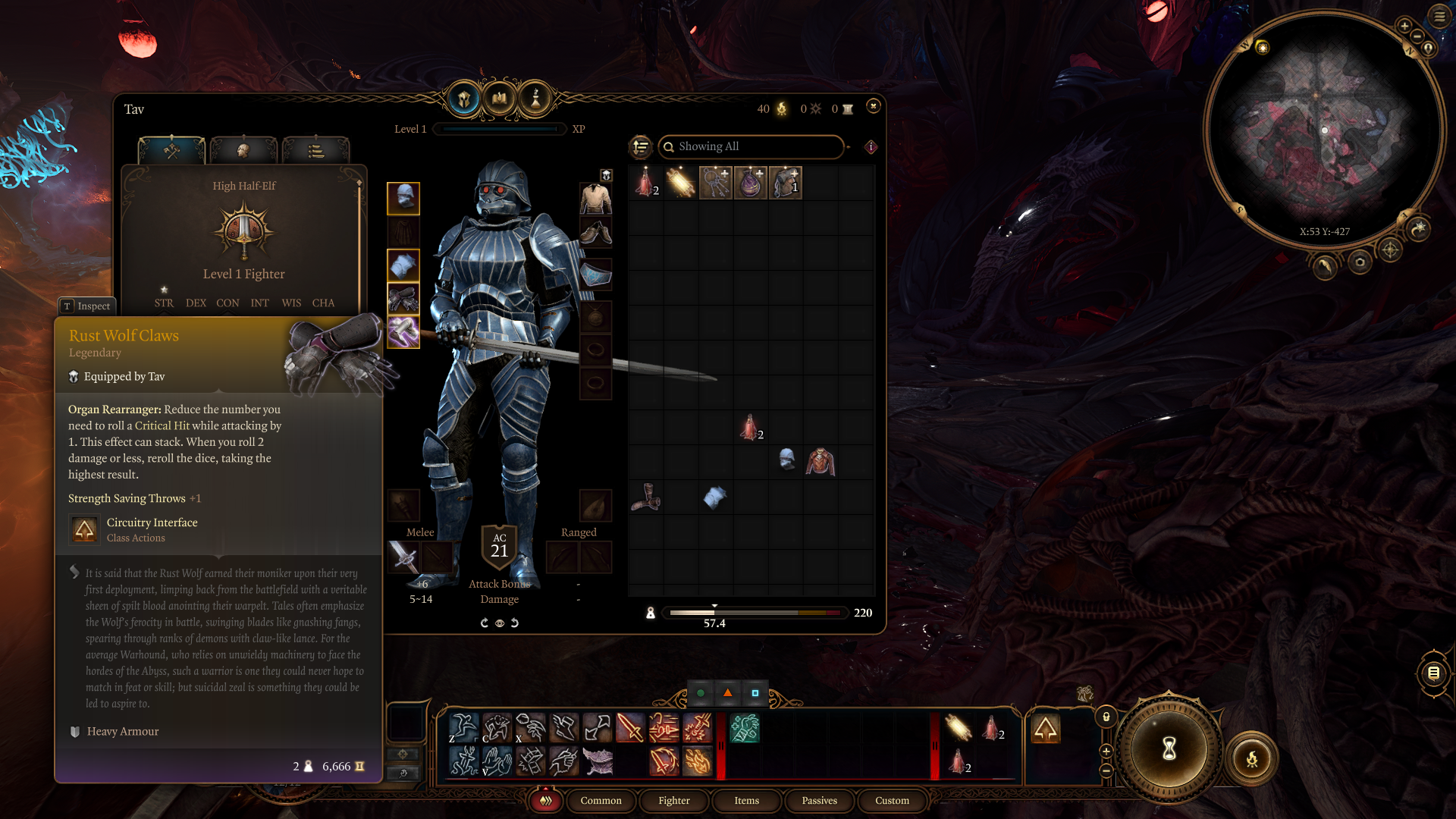Click the minimap

[1324, 129]
